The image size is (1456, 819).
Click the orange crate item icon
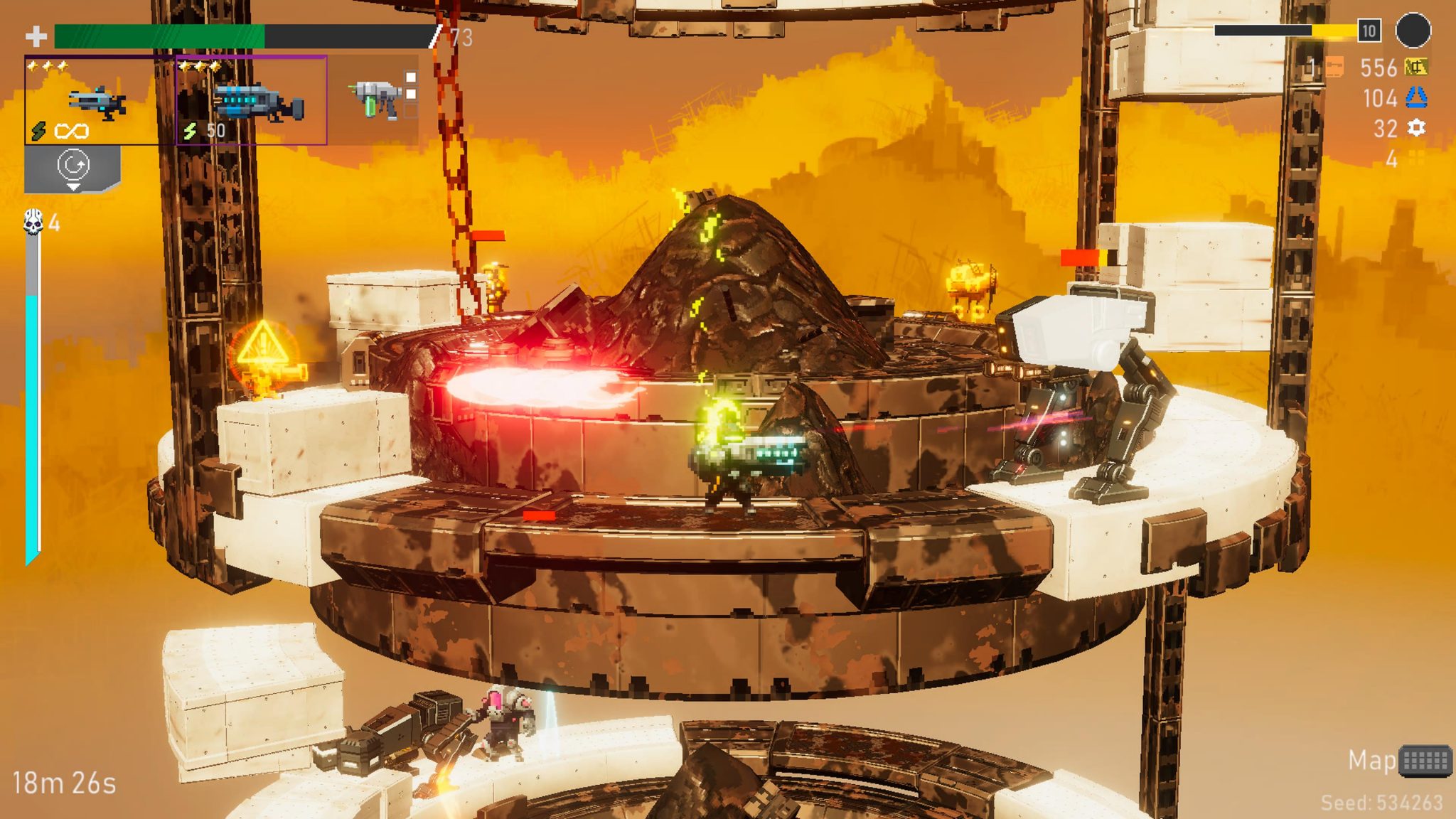coord(1334,68)
